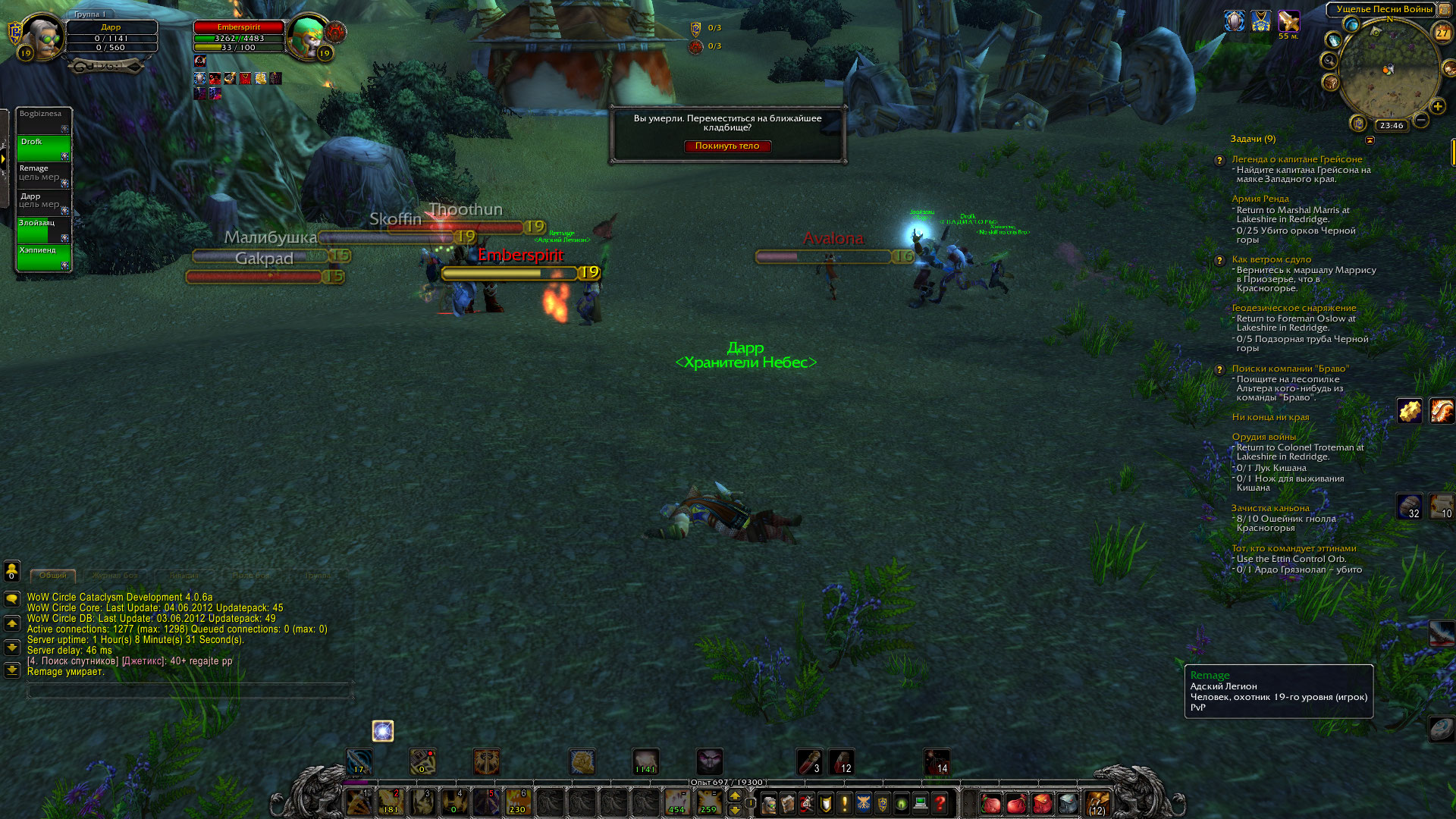The height and width of the screenshot is (819, 1456).
Task: Collapse the Задачи quest tracker
Action: (1370, 140)
